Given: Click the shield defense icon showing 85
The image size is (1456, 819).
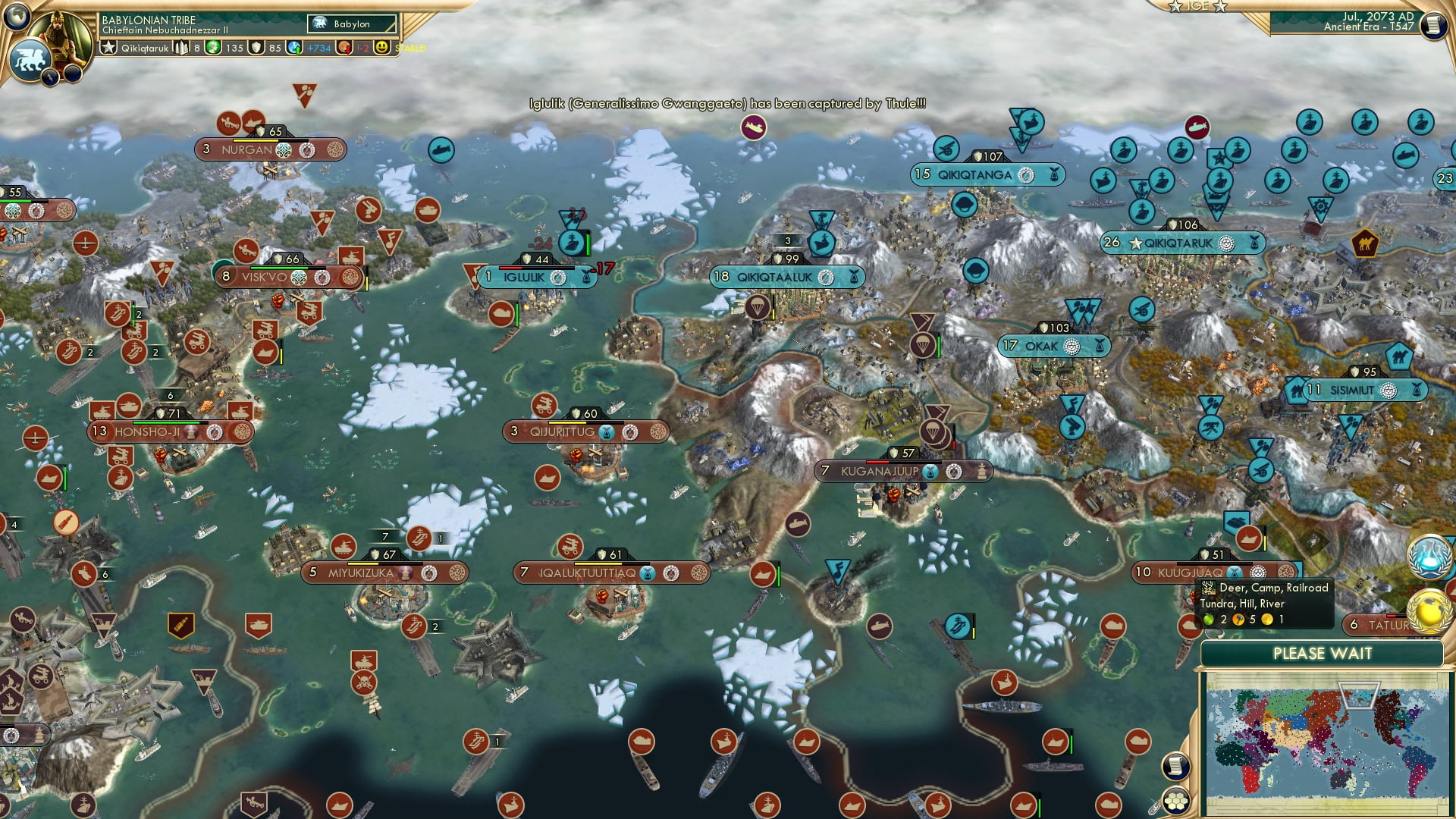Looking at the screenshot, I should click(x=256, y=48).
